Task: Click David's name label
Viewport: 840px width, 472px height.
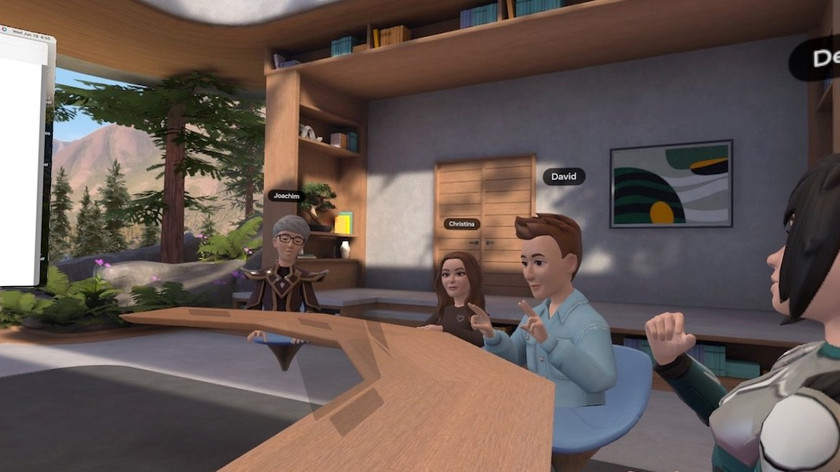Action: point(563,176)
